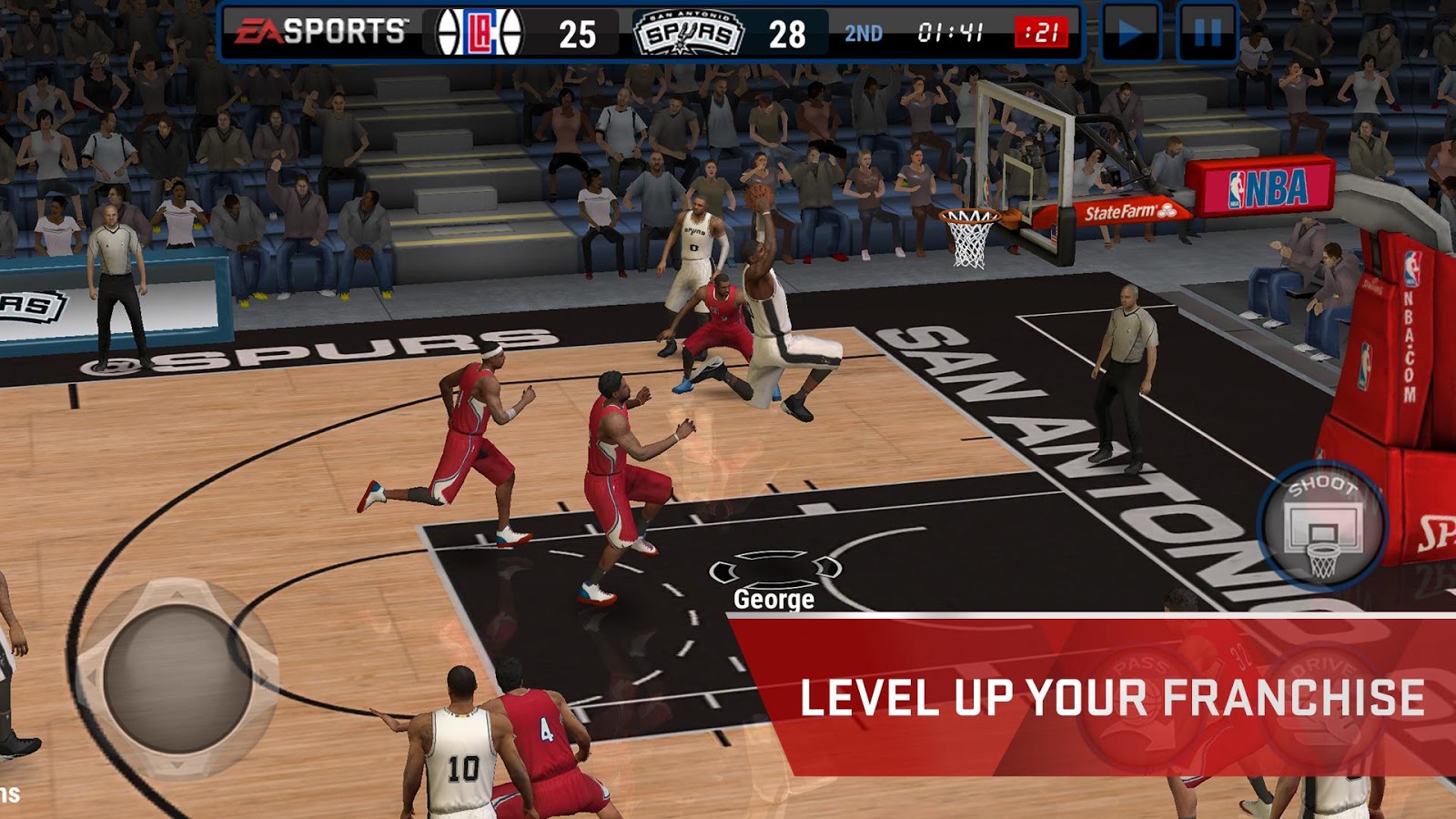Touch the virtual joystick pad
1456x819 pixels.
pos(177,679)
